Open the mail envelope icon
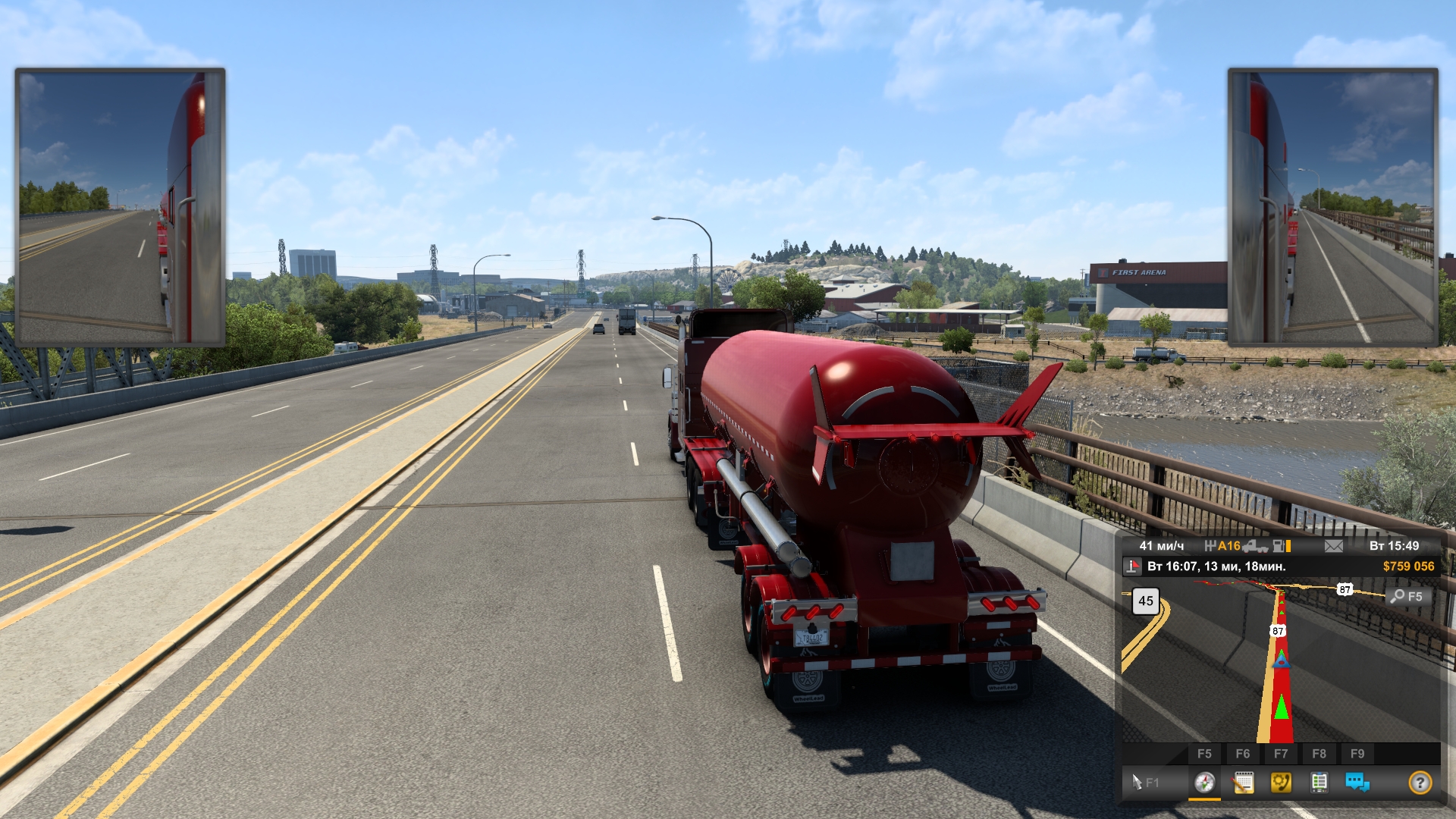 point(1333,546)
